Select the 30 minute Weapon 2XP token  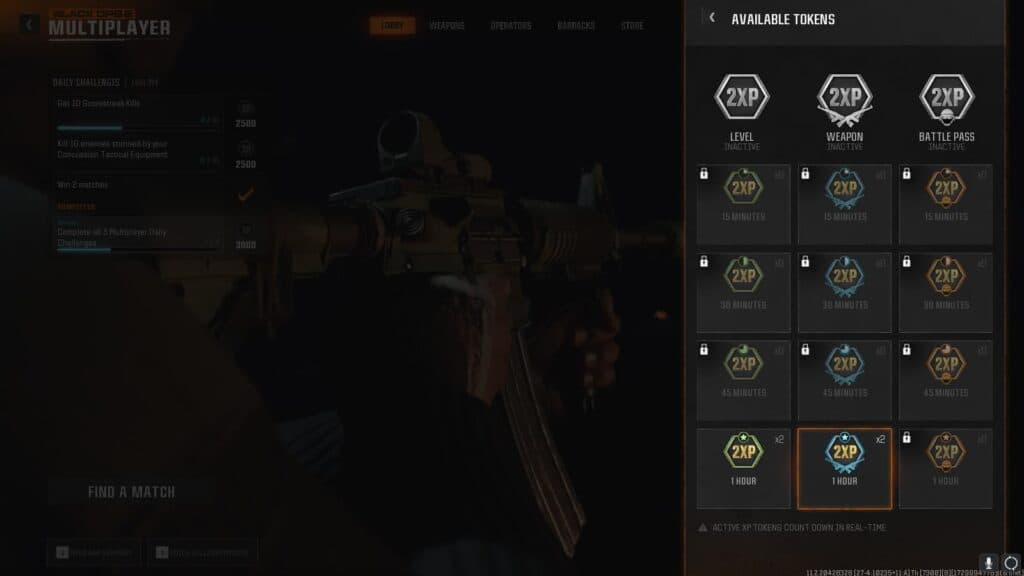click(x=844, y=292)
